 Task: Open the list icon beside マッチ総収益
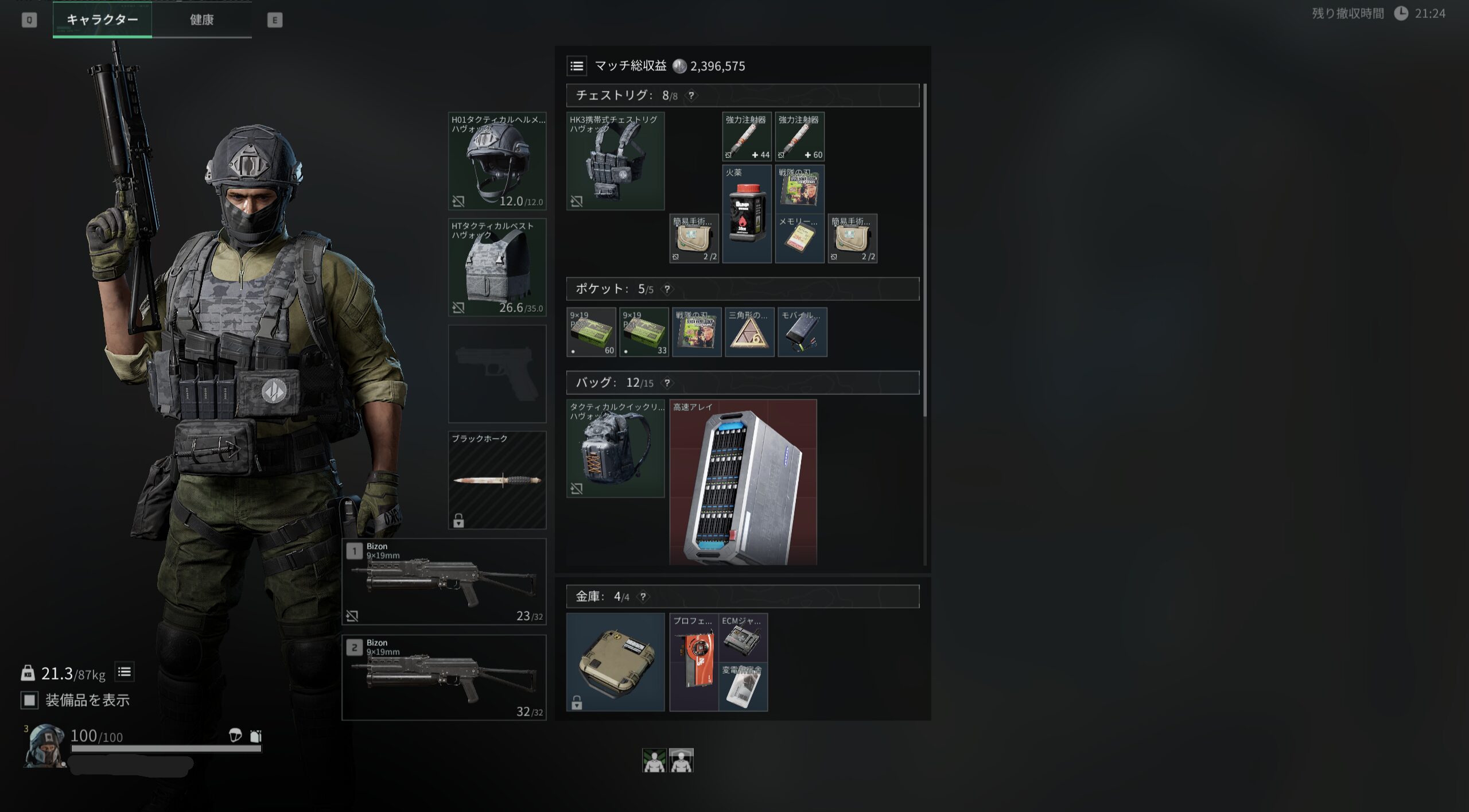click(577, 66)
